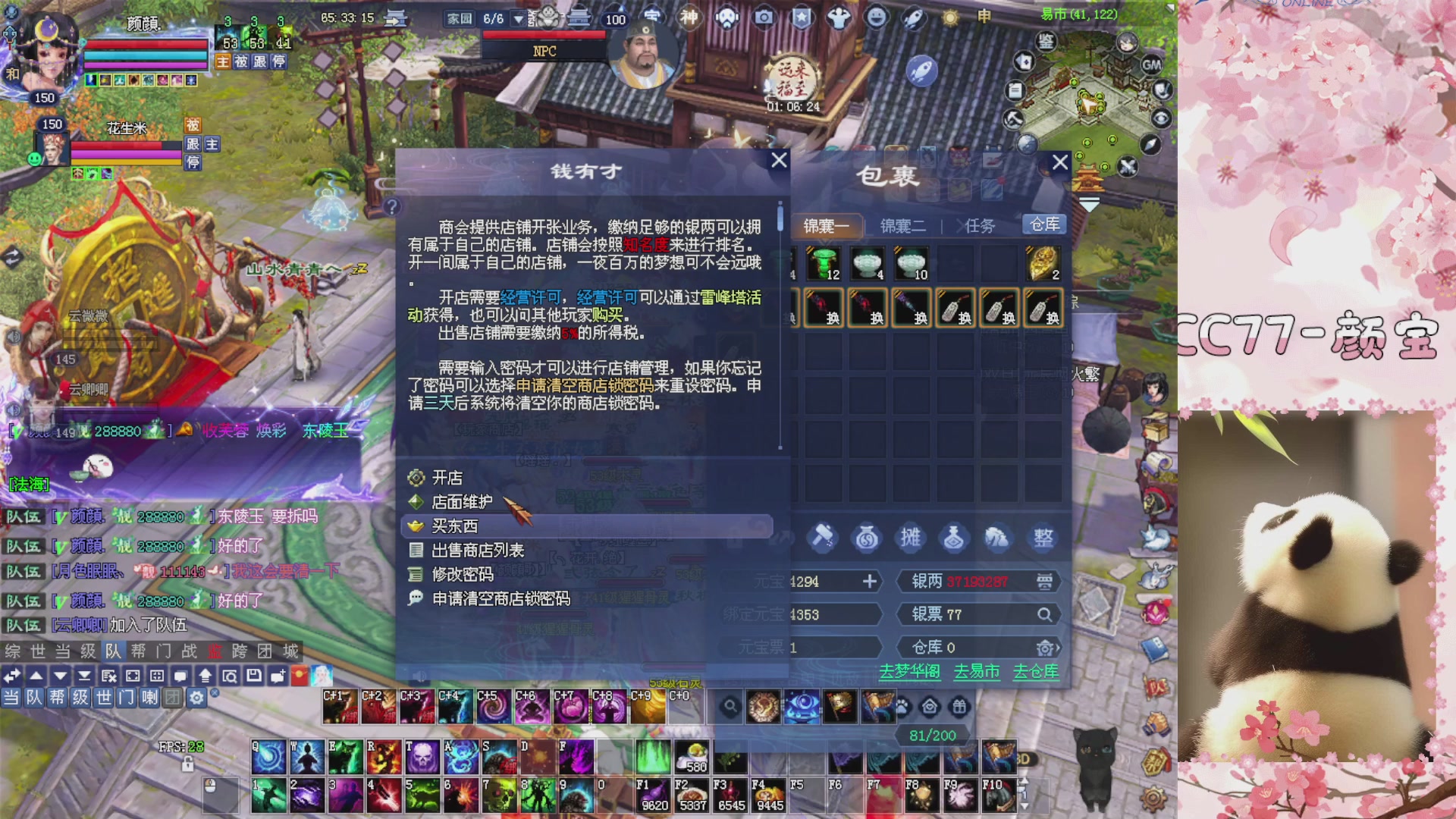Switch to the 锦囊二 tab

point(902,226)
